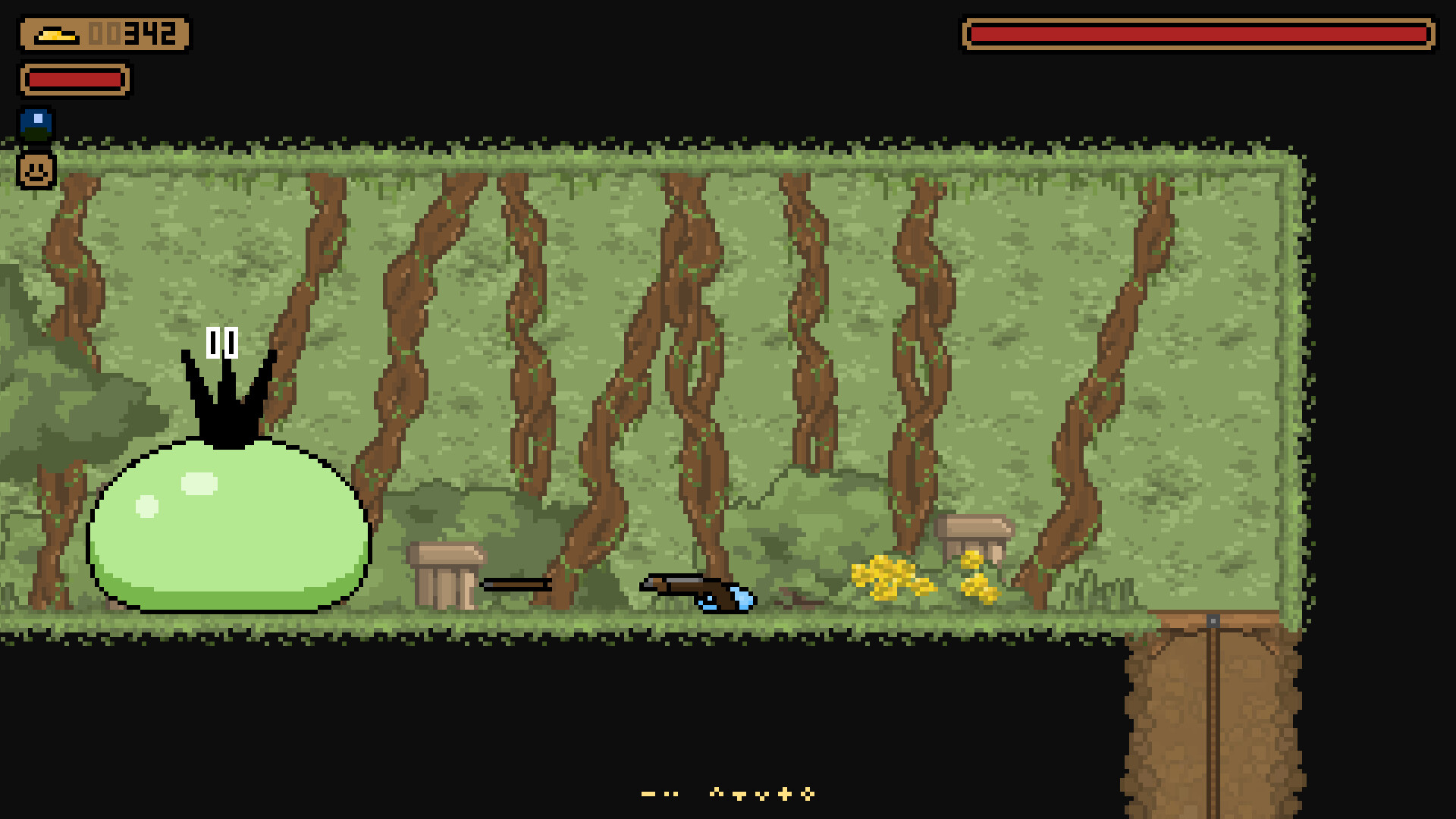Viewport: 1456px width, 819px height.
Task: Click the two-dots symbol in the bottom hotbar
Action: point(671,794)
